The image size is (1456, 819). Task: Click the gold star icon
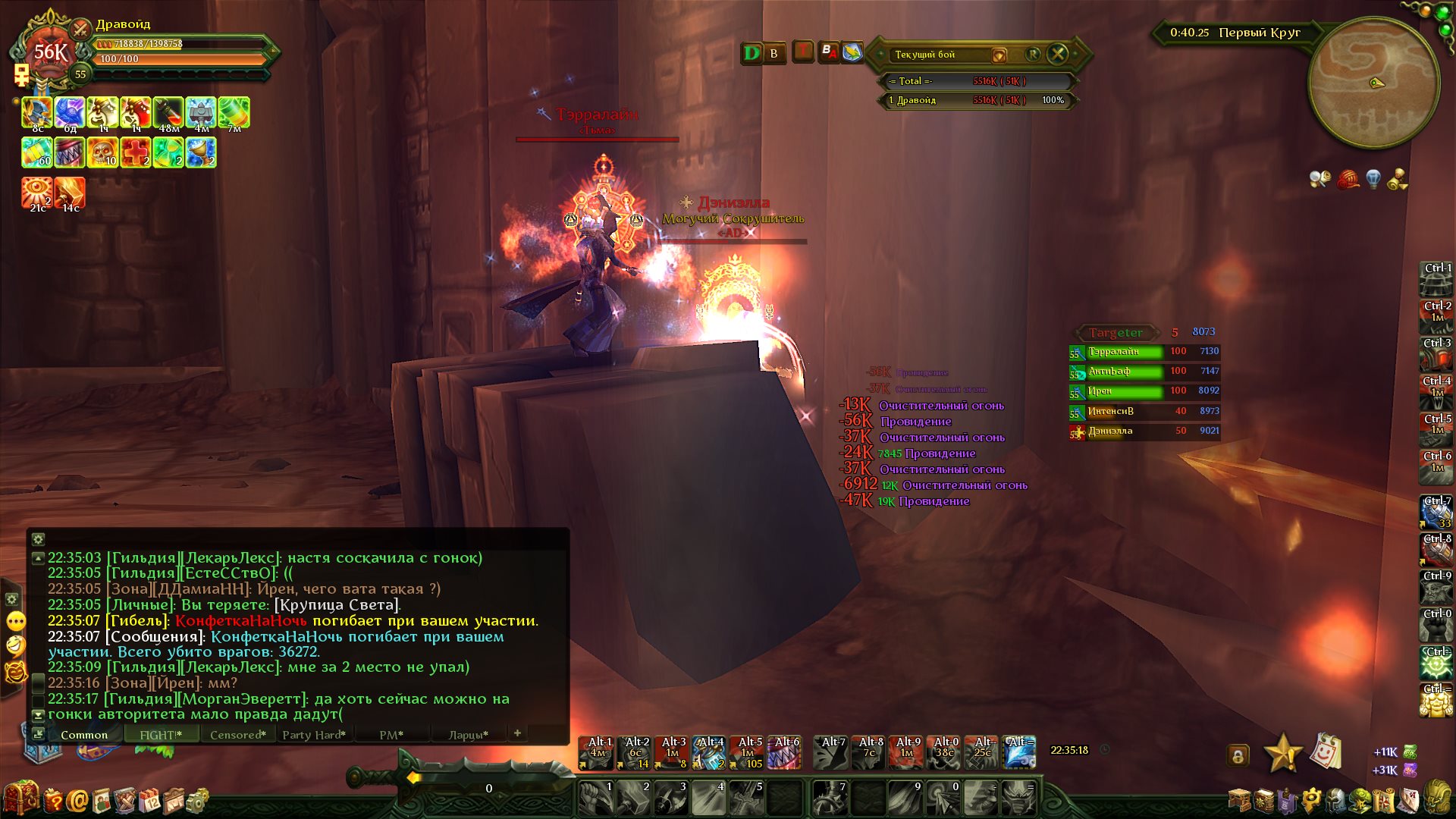click(1282, 753)
